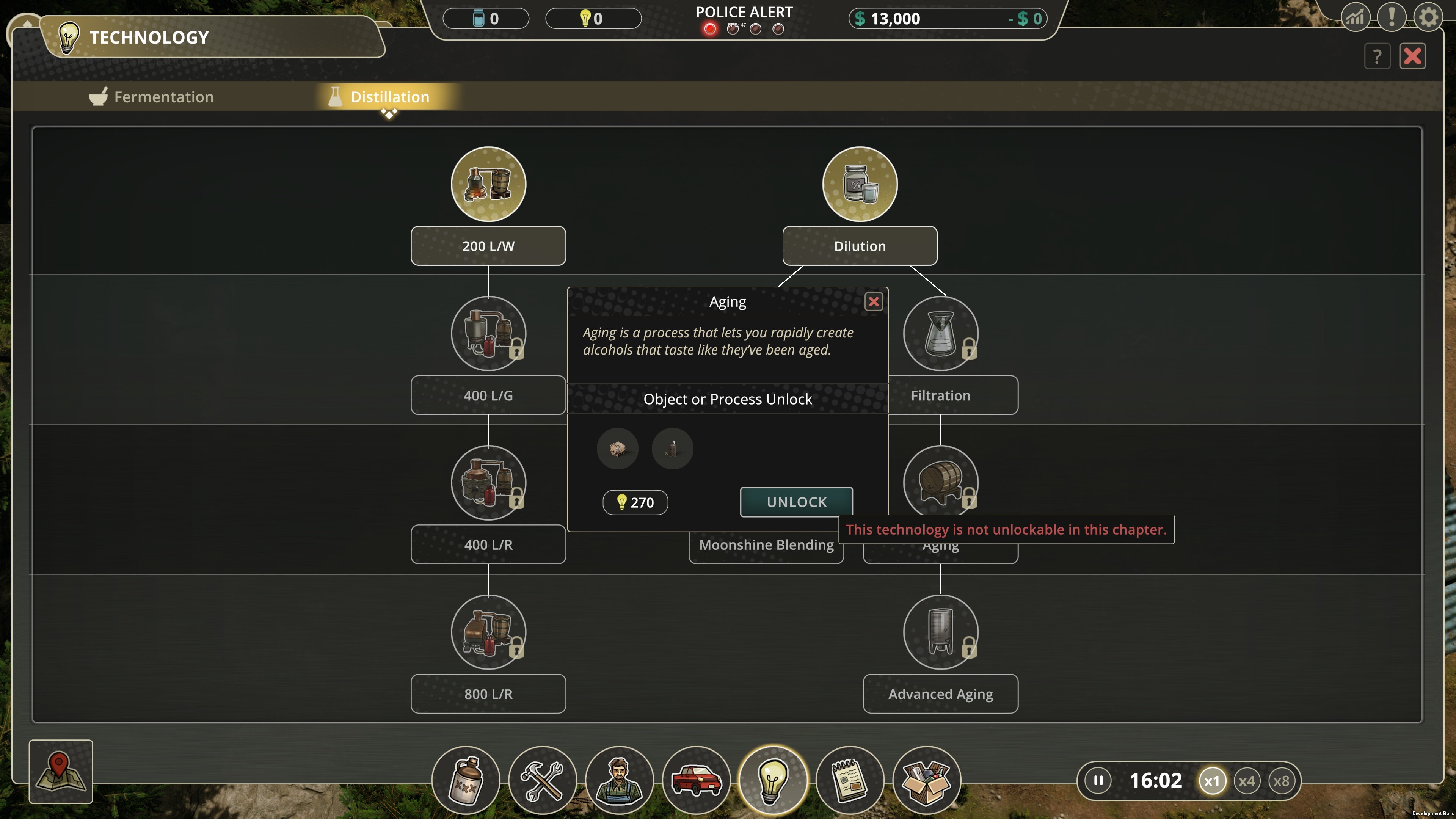The width and height of the screenshot is (1456, 819).
Task: Select the 800 L/R still technology
Action: pos(488,632)
